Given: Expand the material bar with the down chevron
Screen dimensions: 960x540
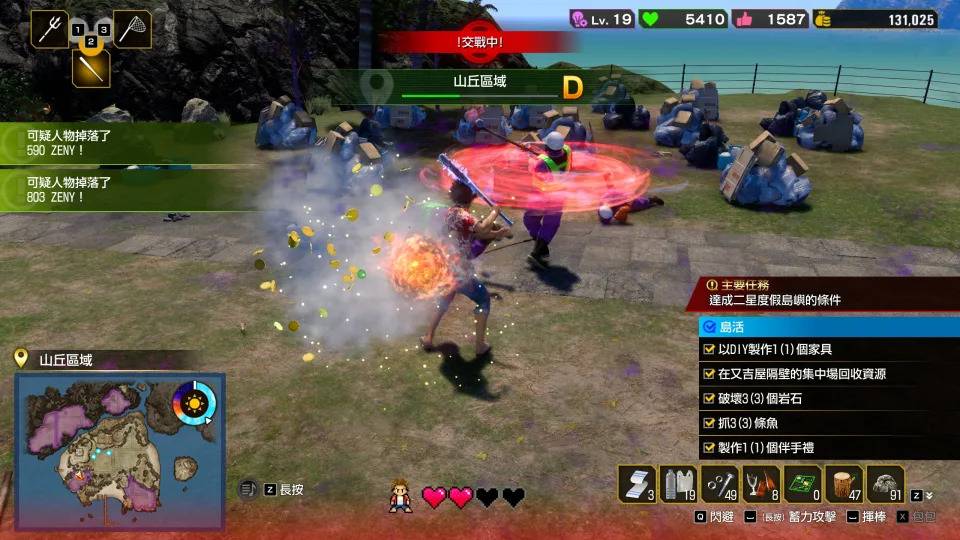Looking at the screenshot, I should [x=929, y=495].
